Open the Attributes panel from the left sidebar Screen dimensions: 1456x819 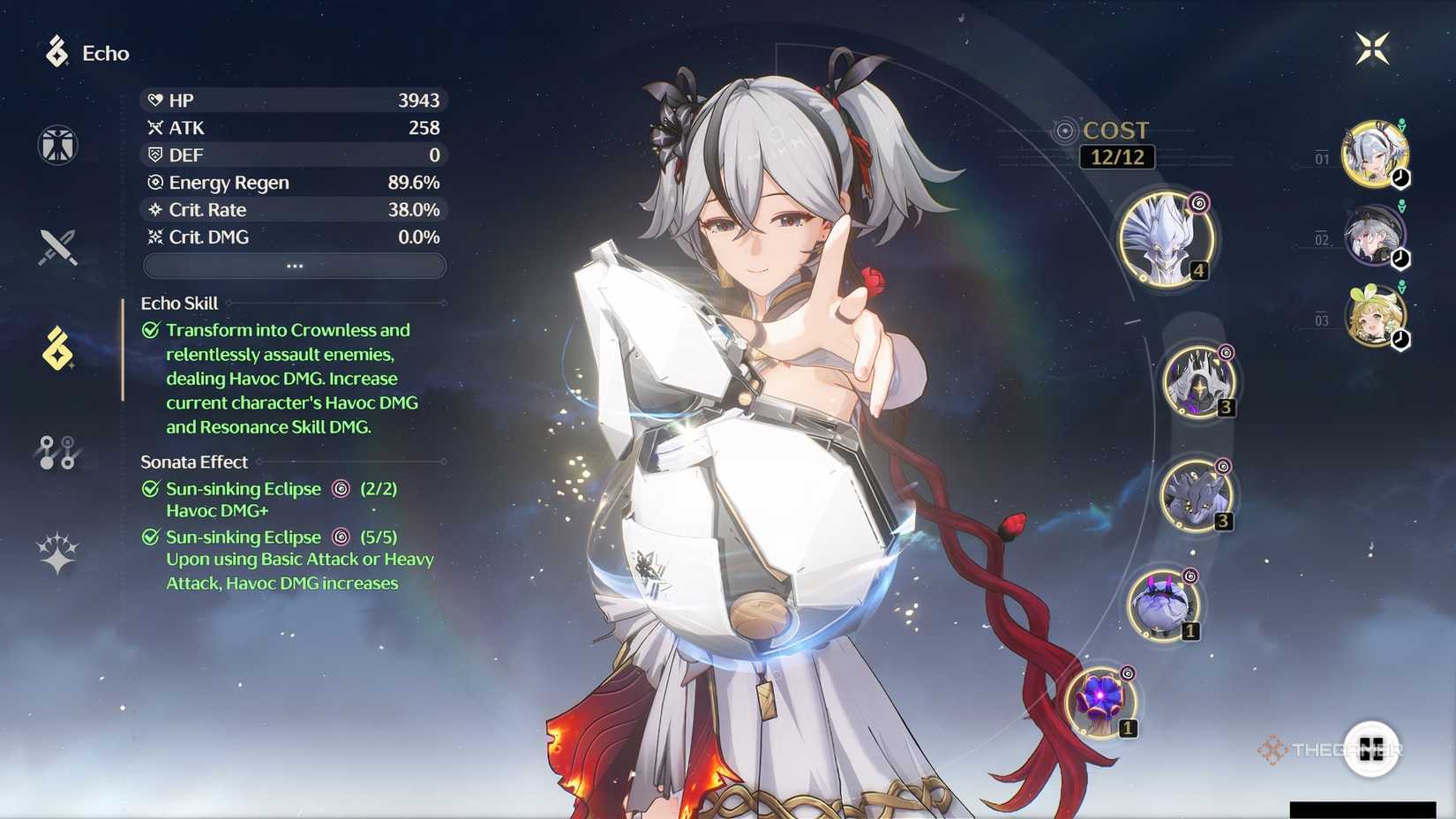(56, 145)
